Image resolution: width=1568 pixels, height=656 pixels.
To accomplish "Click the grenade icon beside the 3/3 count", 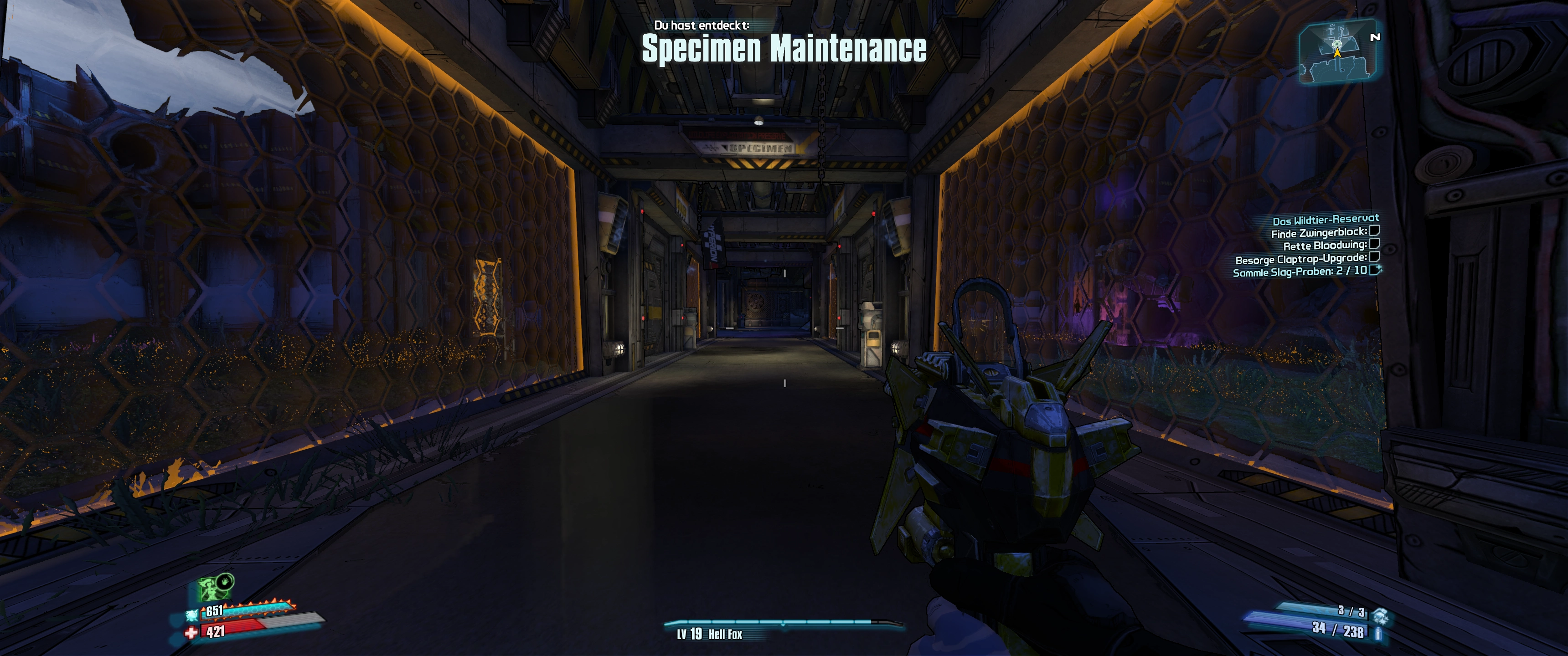I will 1380,615.
